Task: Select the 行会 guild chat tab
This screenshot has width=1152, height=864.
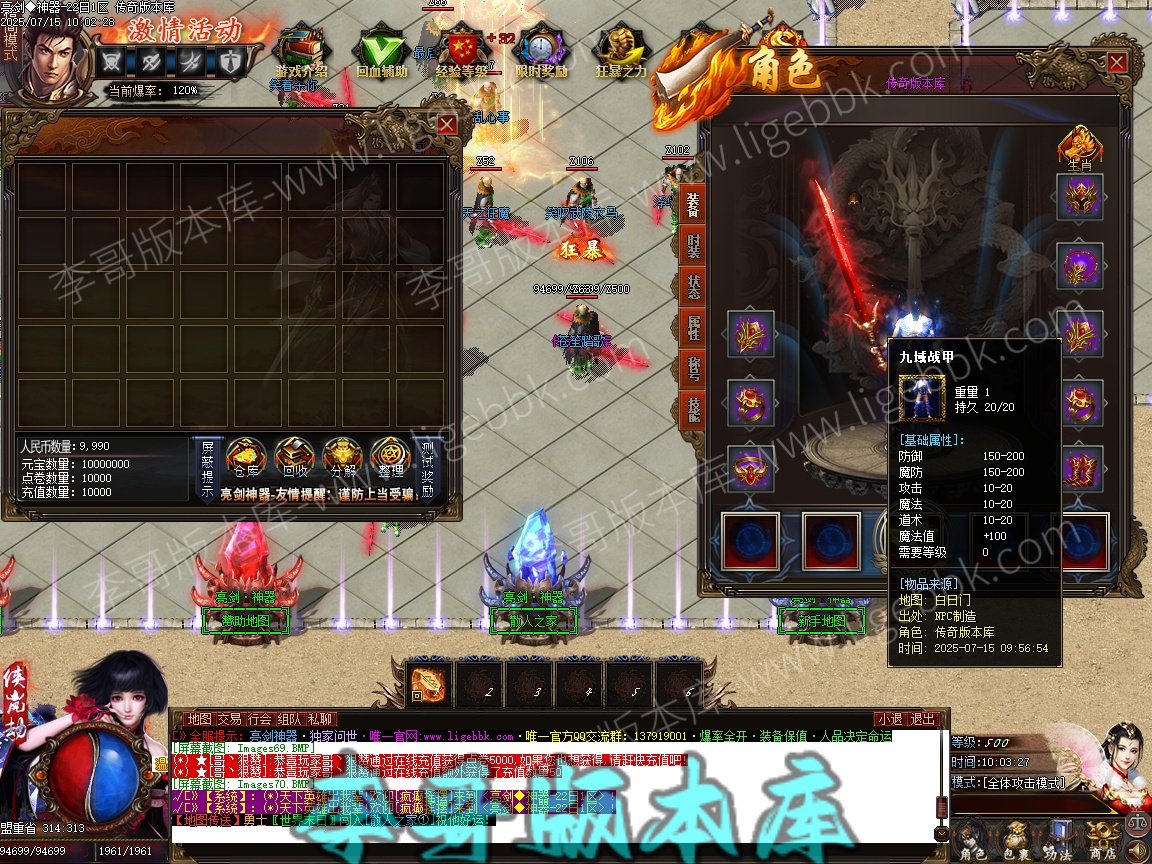Action: pos(260,719)
